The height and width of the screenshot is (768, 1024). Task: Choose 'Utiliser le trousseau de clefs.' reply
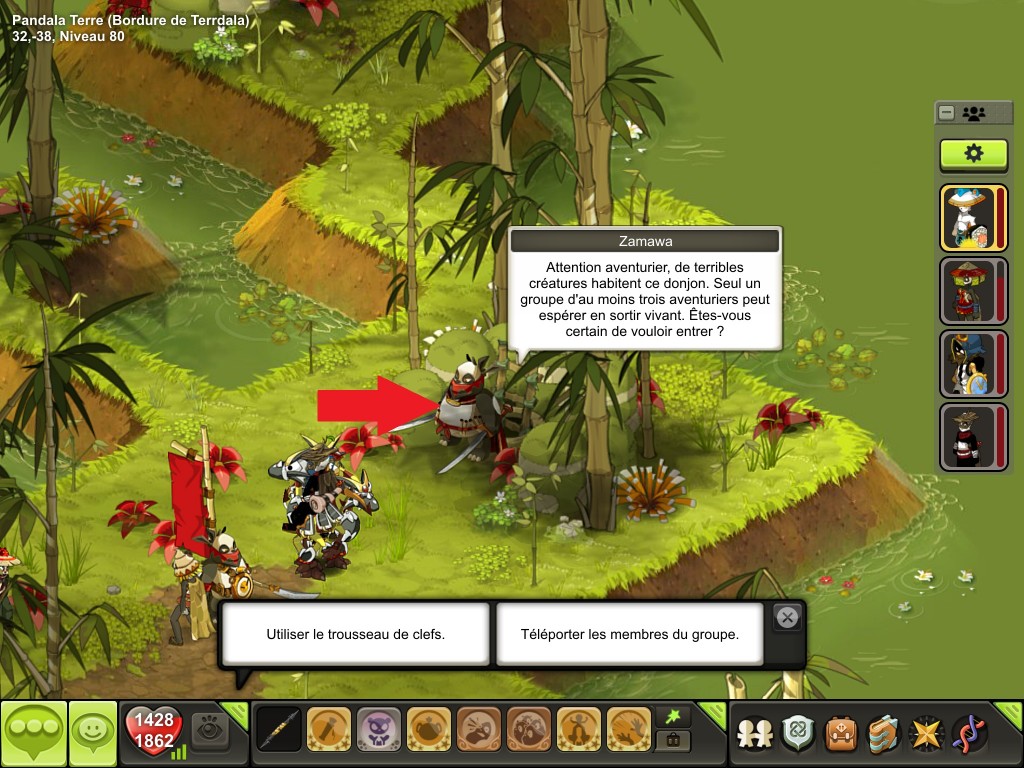point(355,634)
